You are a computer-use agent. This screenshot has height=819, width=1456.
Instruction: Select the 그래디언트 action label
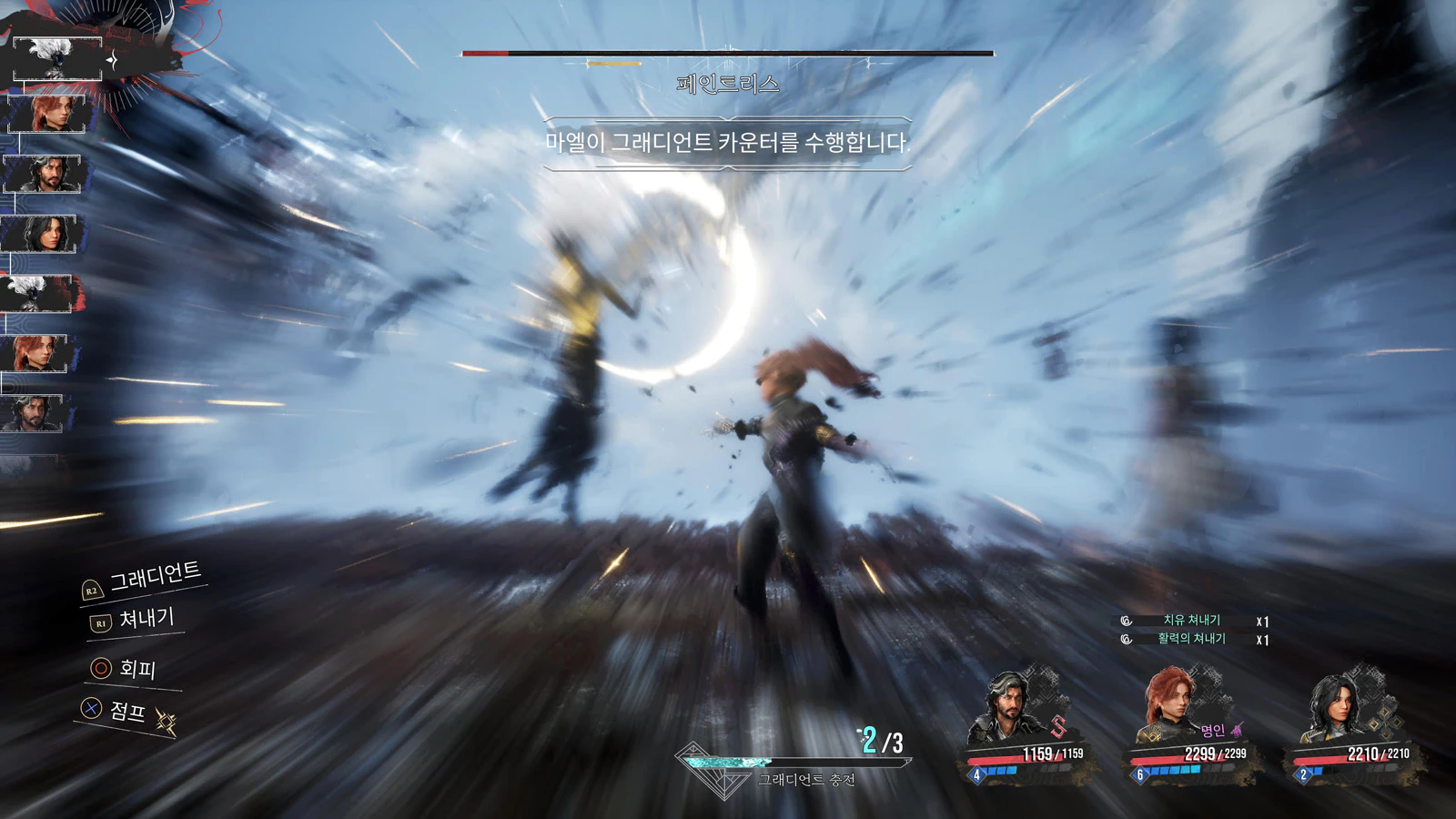click(x=154, y=576)
